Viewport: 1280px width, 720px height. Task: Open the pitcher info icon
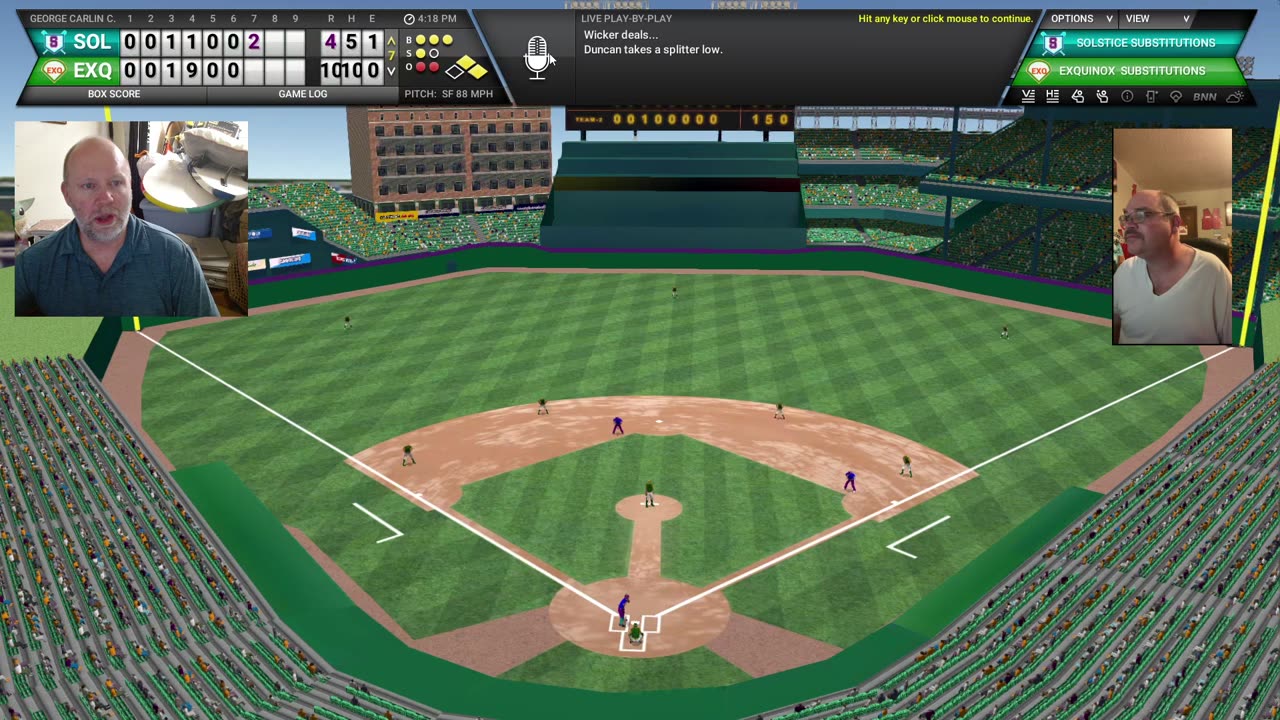point(1077,96)
